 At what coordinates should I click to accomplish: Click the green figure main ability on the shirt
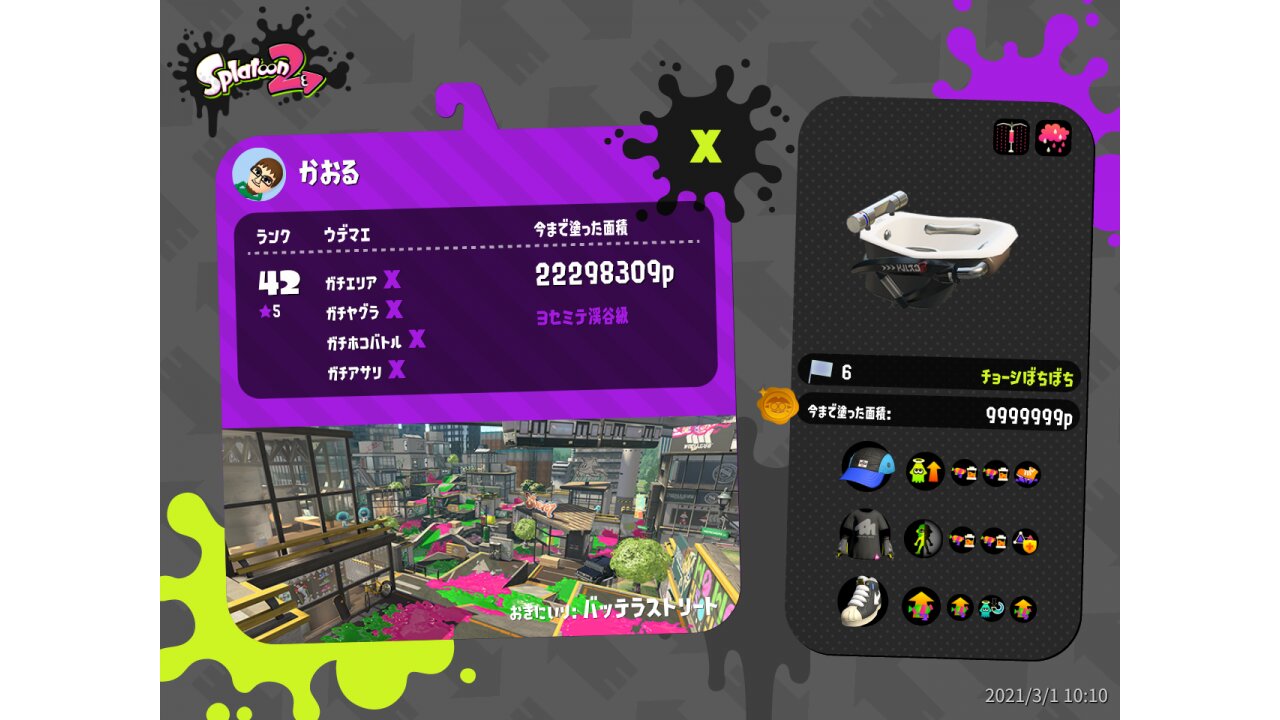click(923, 539)
